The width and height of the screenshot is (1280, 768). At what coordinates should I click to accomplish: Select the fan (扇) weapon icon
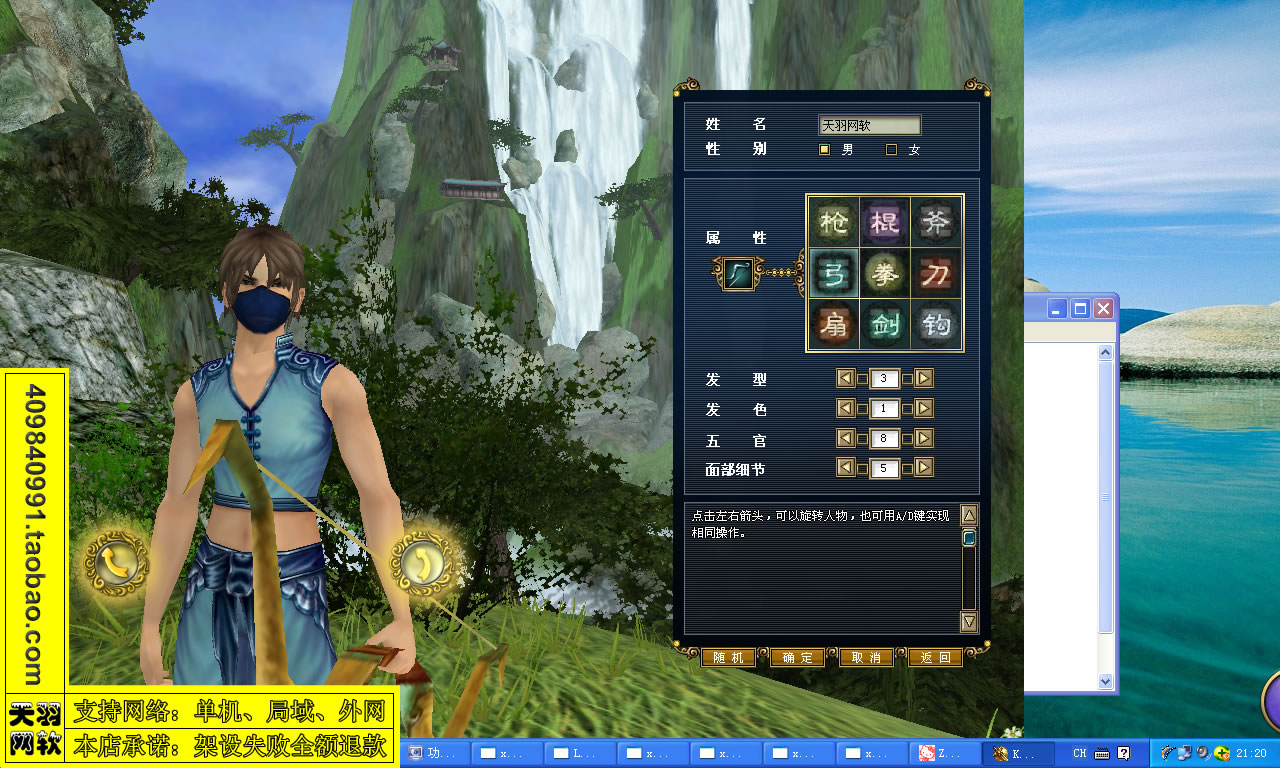[834, 326]
